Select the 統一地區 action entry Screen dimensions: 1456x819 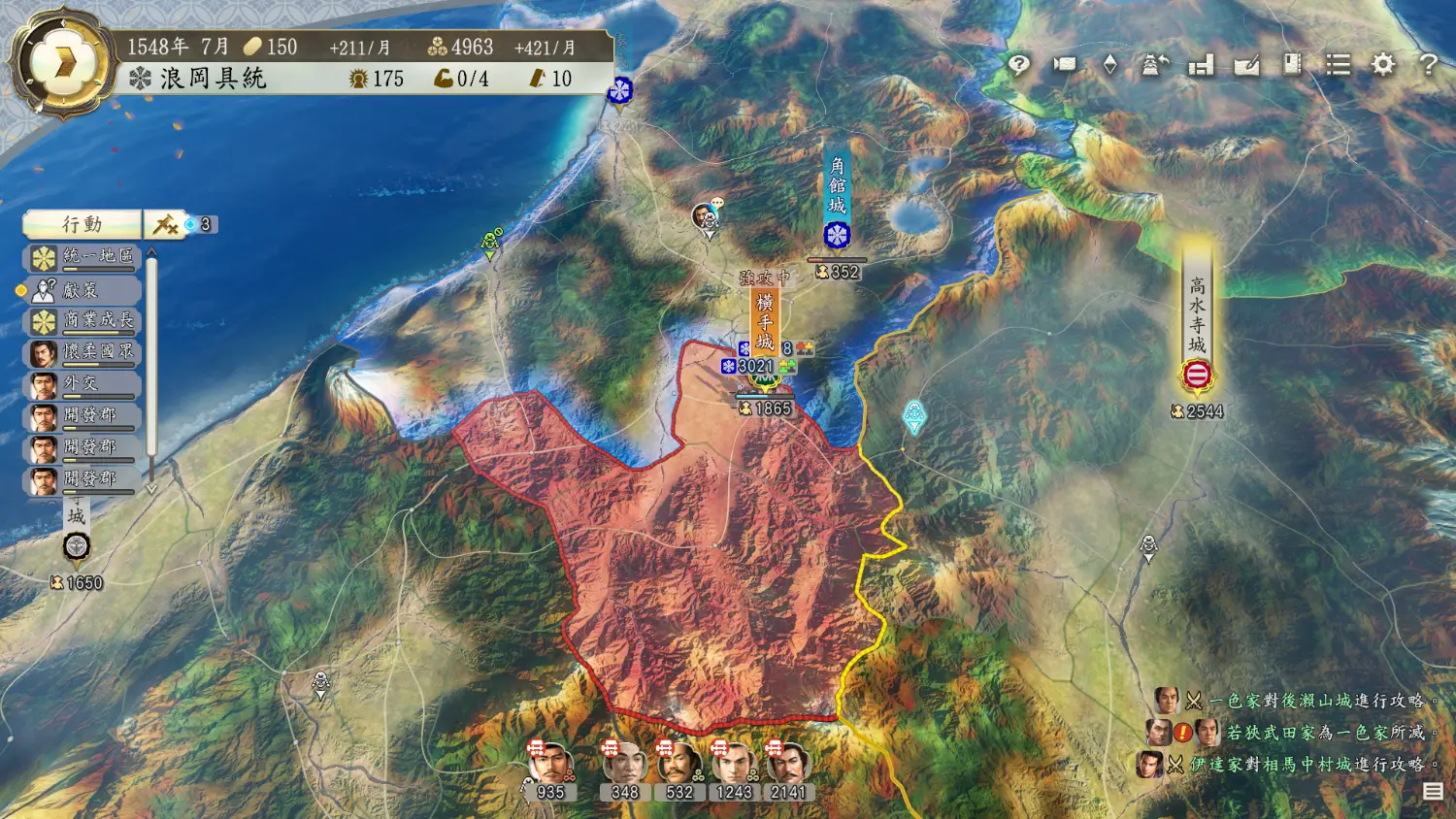84,257
